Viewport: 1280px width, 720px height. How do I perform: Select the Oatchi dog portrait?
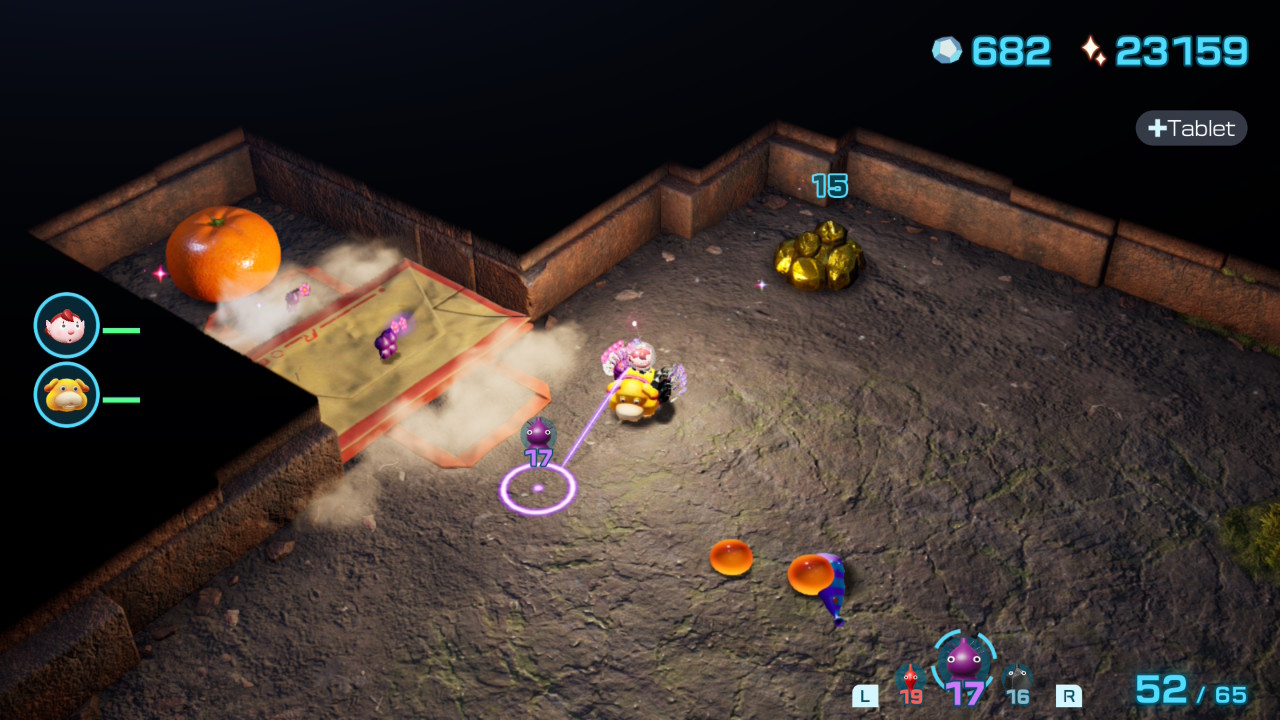point(67,394)
